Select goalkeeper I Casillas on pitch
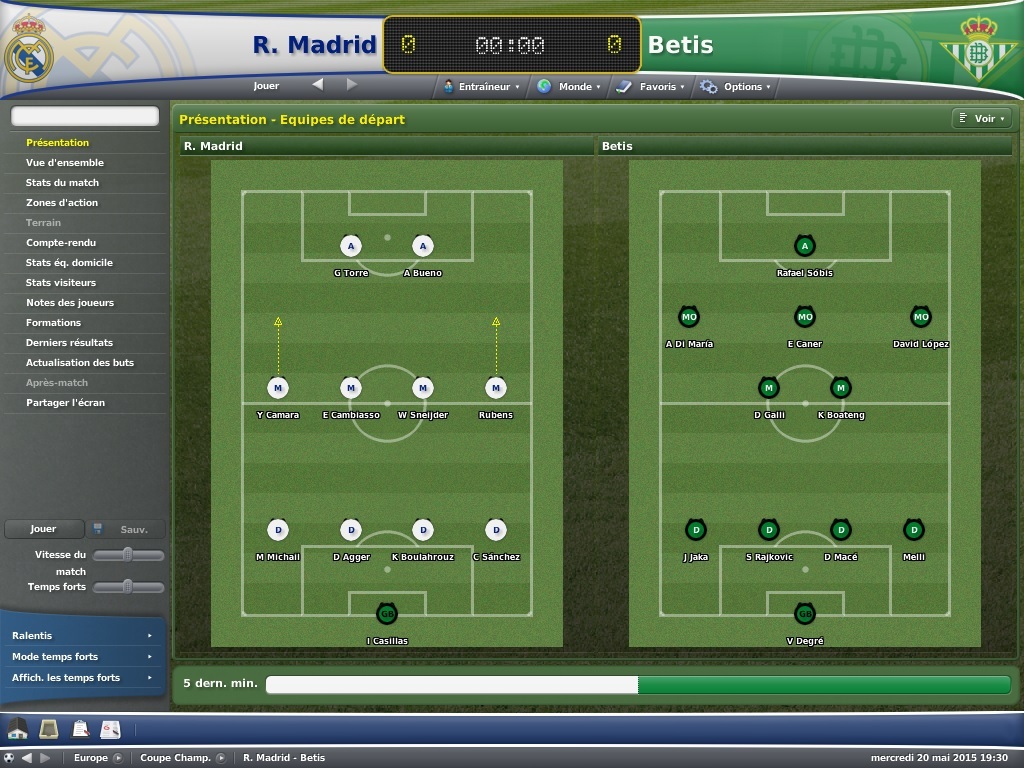The image size is (1024, 768). pos(386,613)
